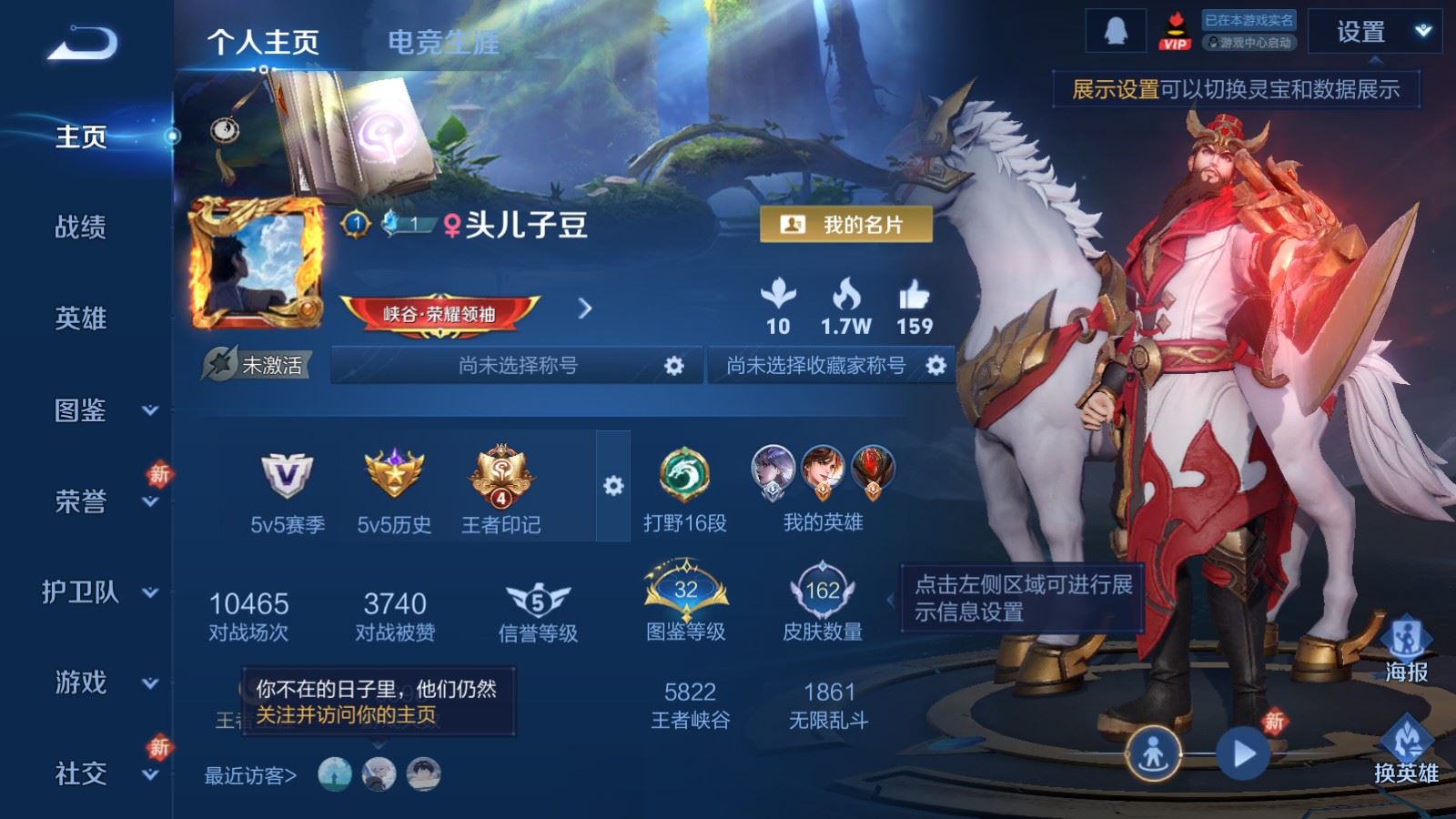This screenshot has width=1456, height=819.
Task: Open the gear beside 尚未选择称号
Action: [x=674, y=365]
